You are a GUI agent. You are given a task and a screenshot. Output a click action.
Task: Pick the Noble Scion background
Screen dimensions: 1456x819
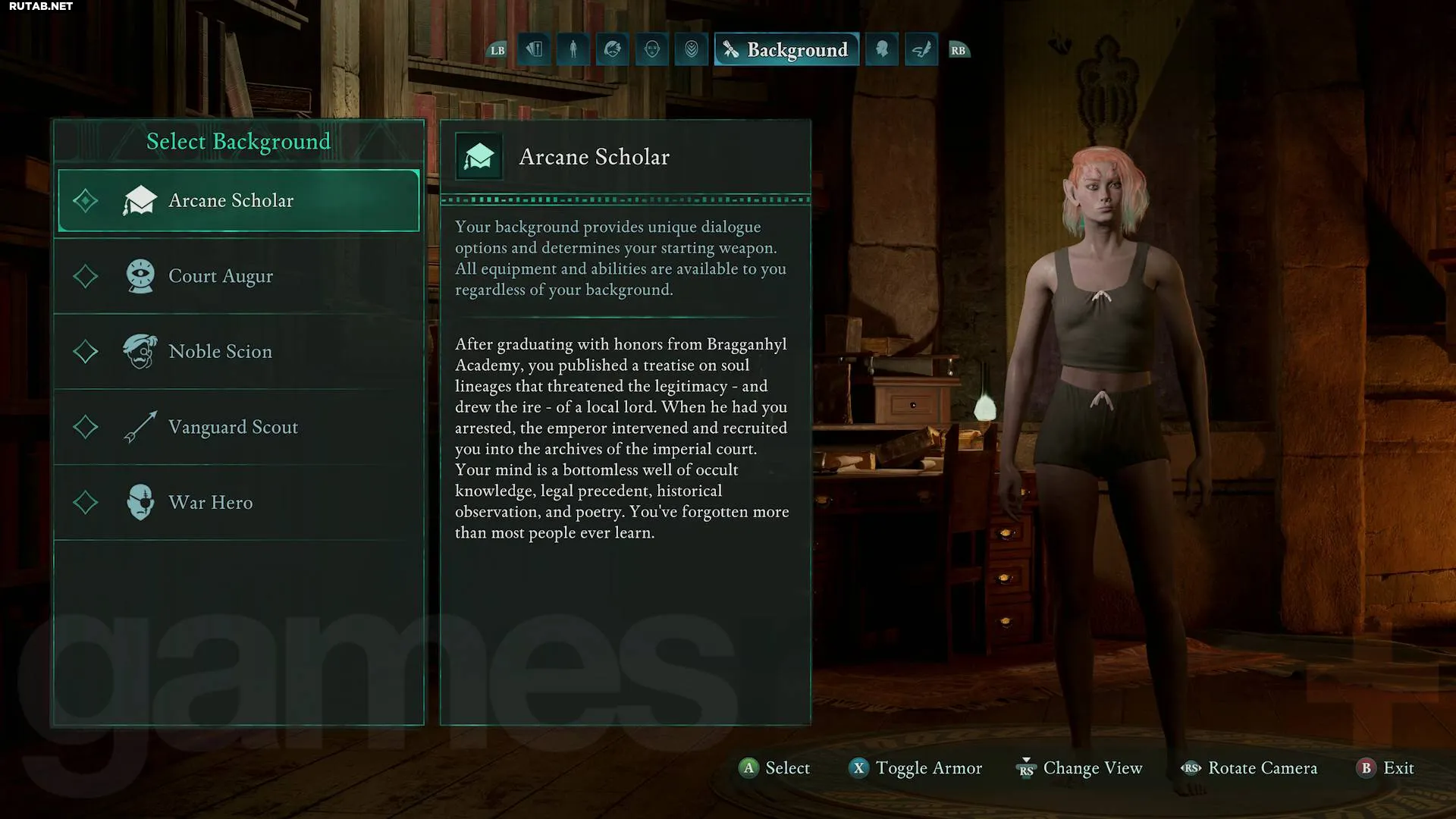point(238,351)
